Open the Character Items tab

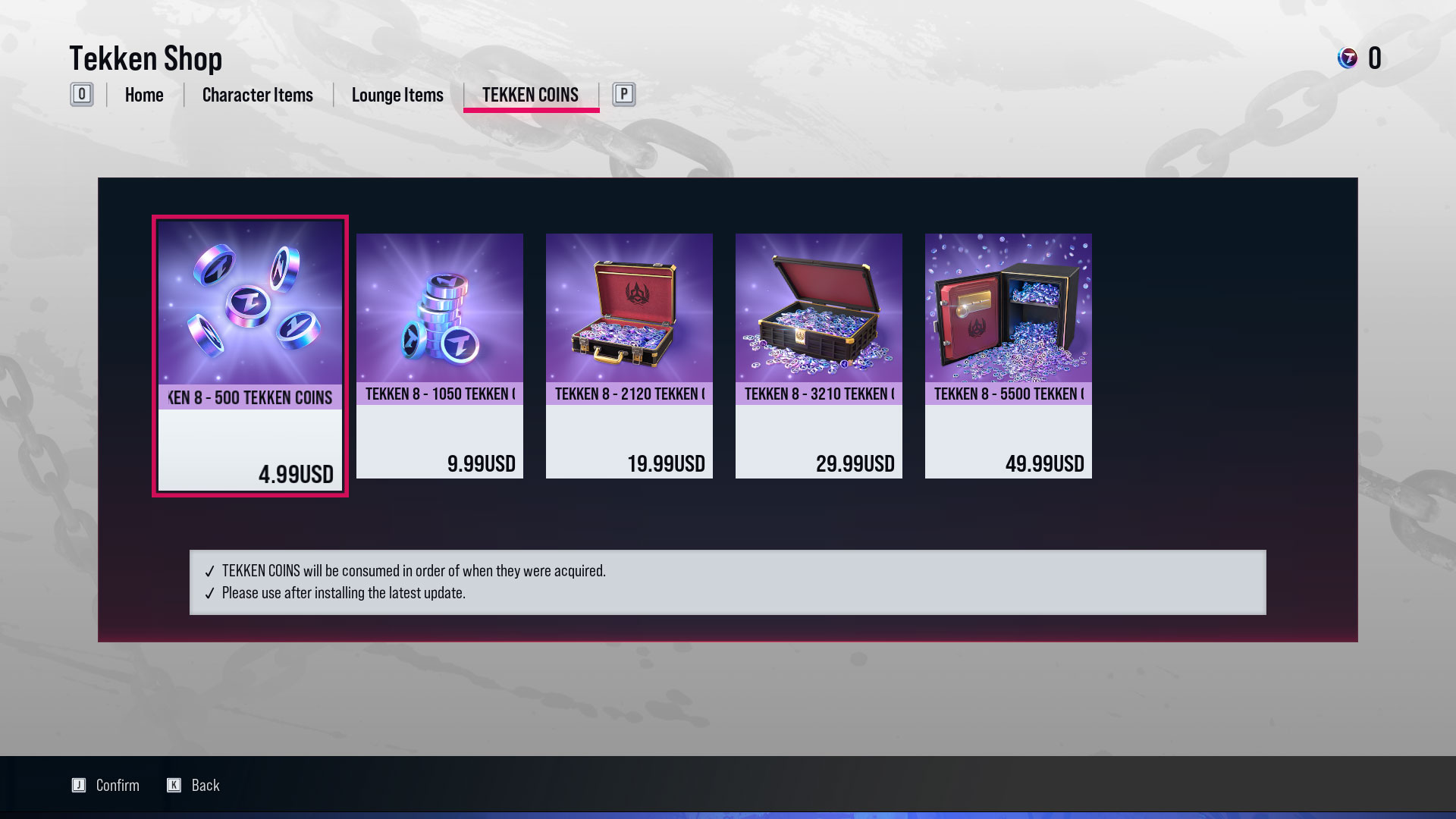click(257, 95)
